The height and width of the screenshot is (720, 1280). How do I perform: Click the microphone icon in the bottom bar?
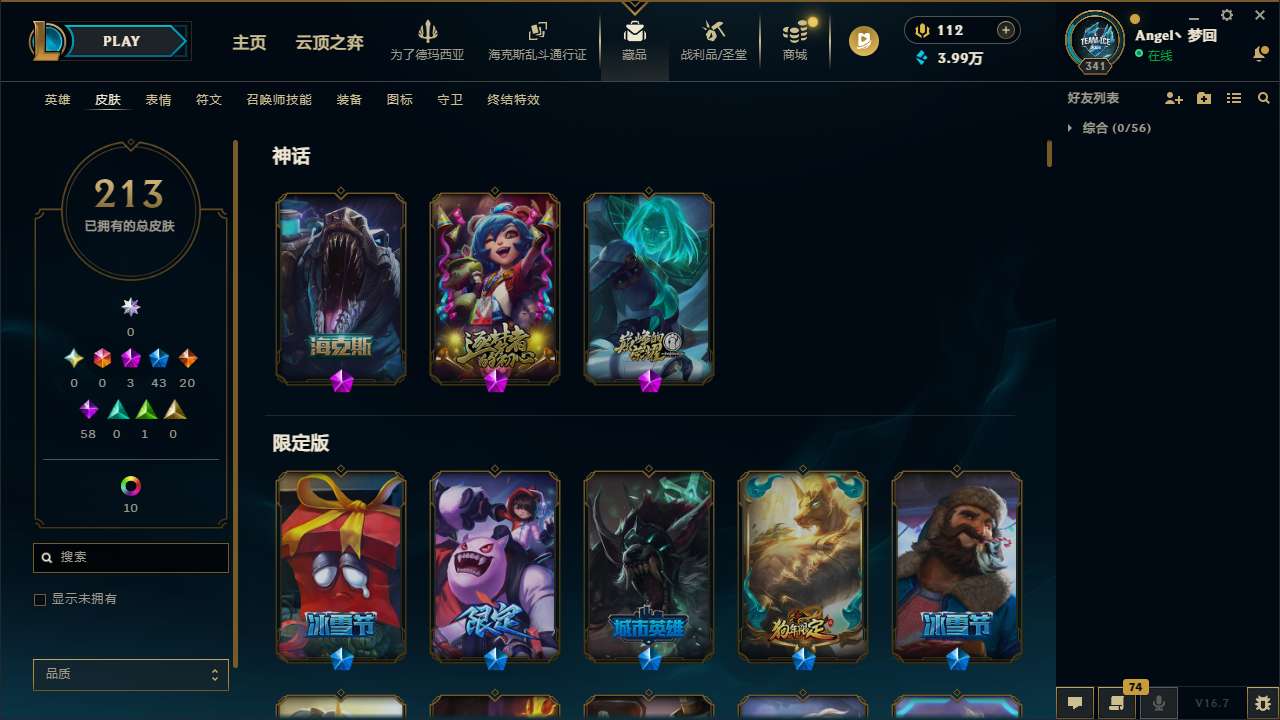1159,703
